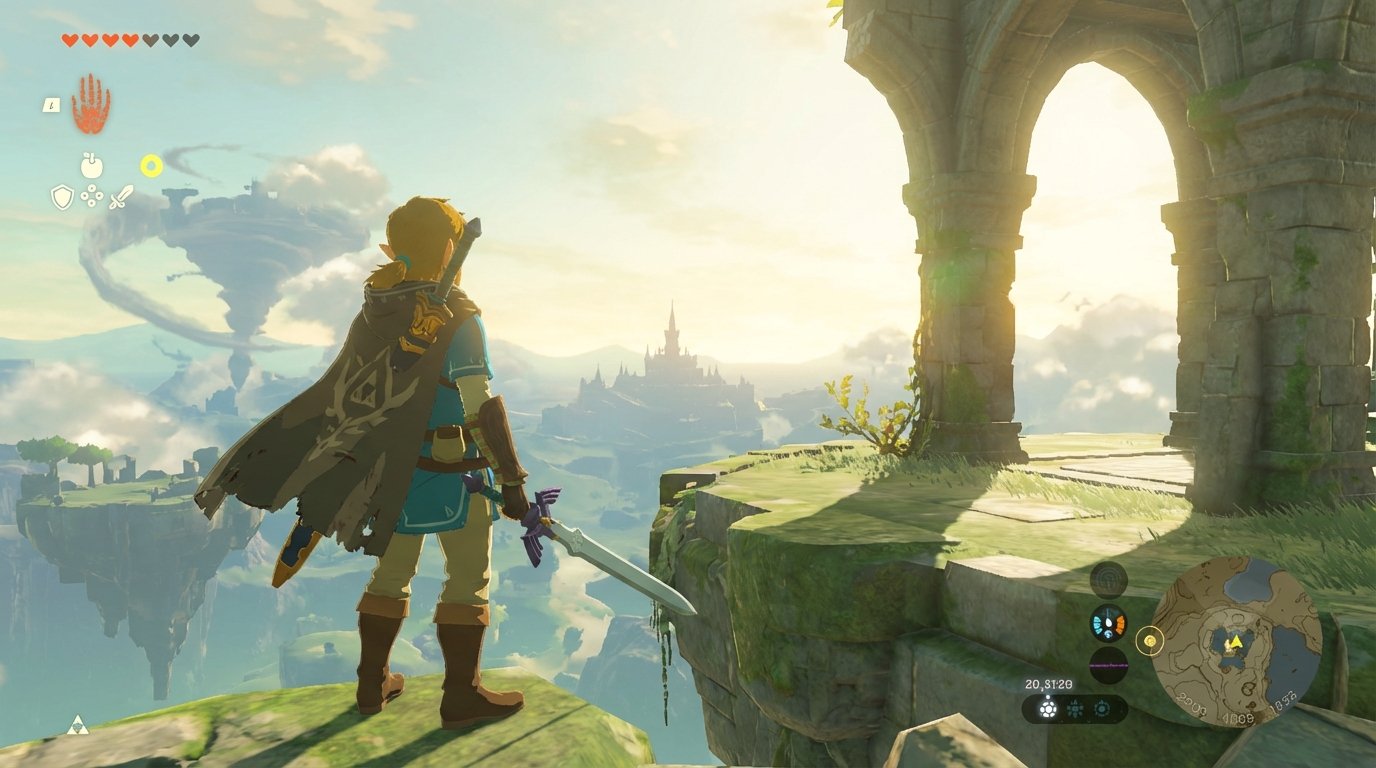Expand the dark status panel above the clock

pos(1109,664)
